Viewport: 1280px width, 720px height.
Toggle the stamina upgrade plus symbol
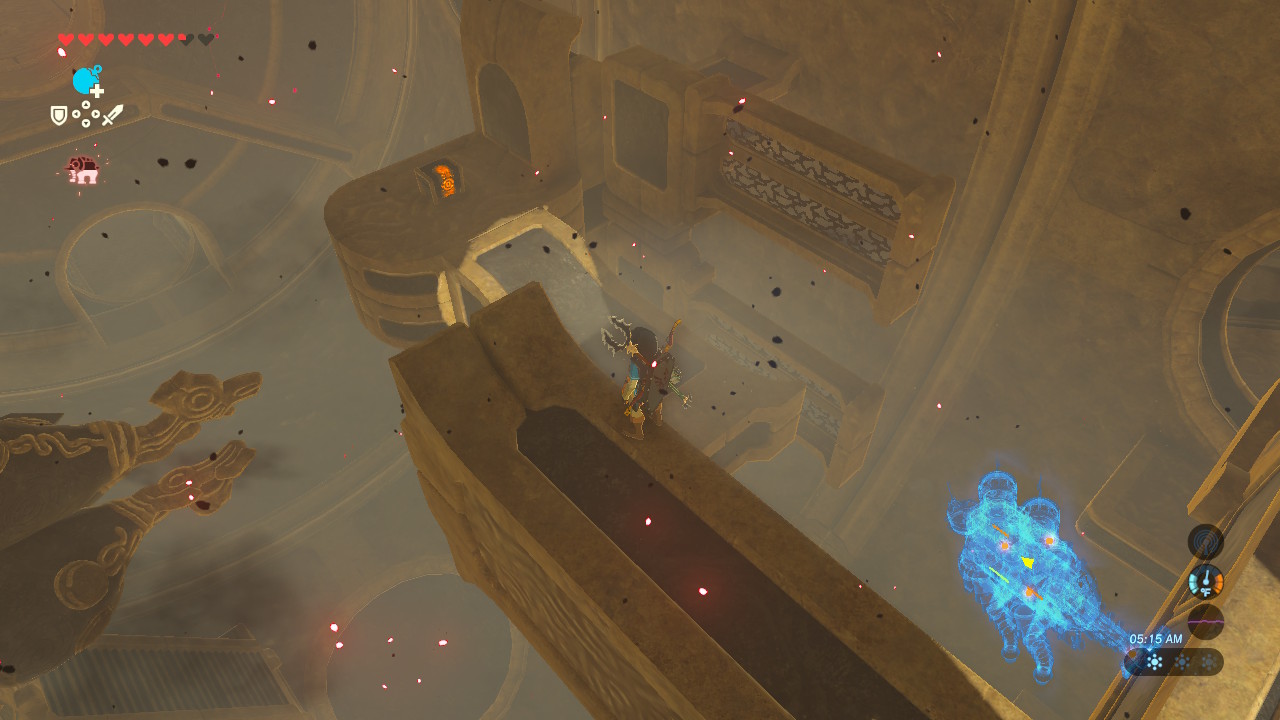96,90
